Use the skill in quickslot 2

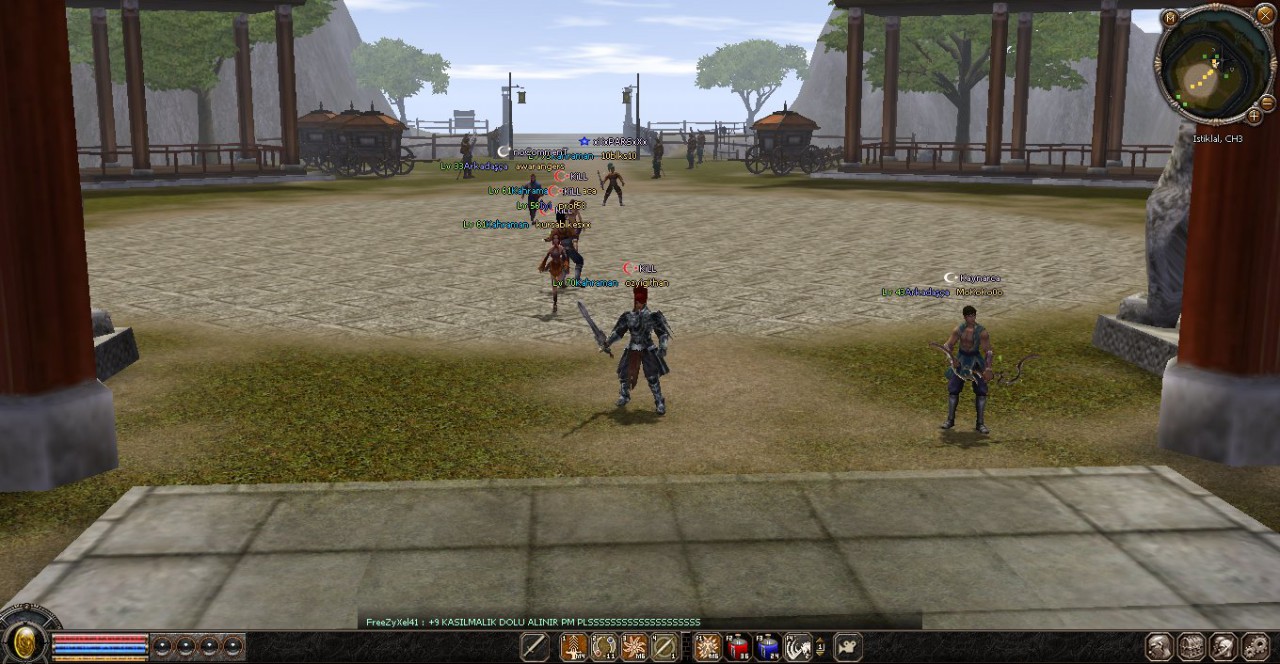(604, 647)
